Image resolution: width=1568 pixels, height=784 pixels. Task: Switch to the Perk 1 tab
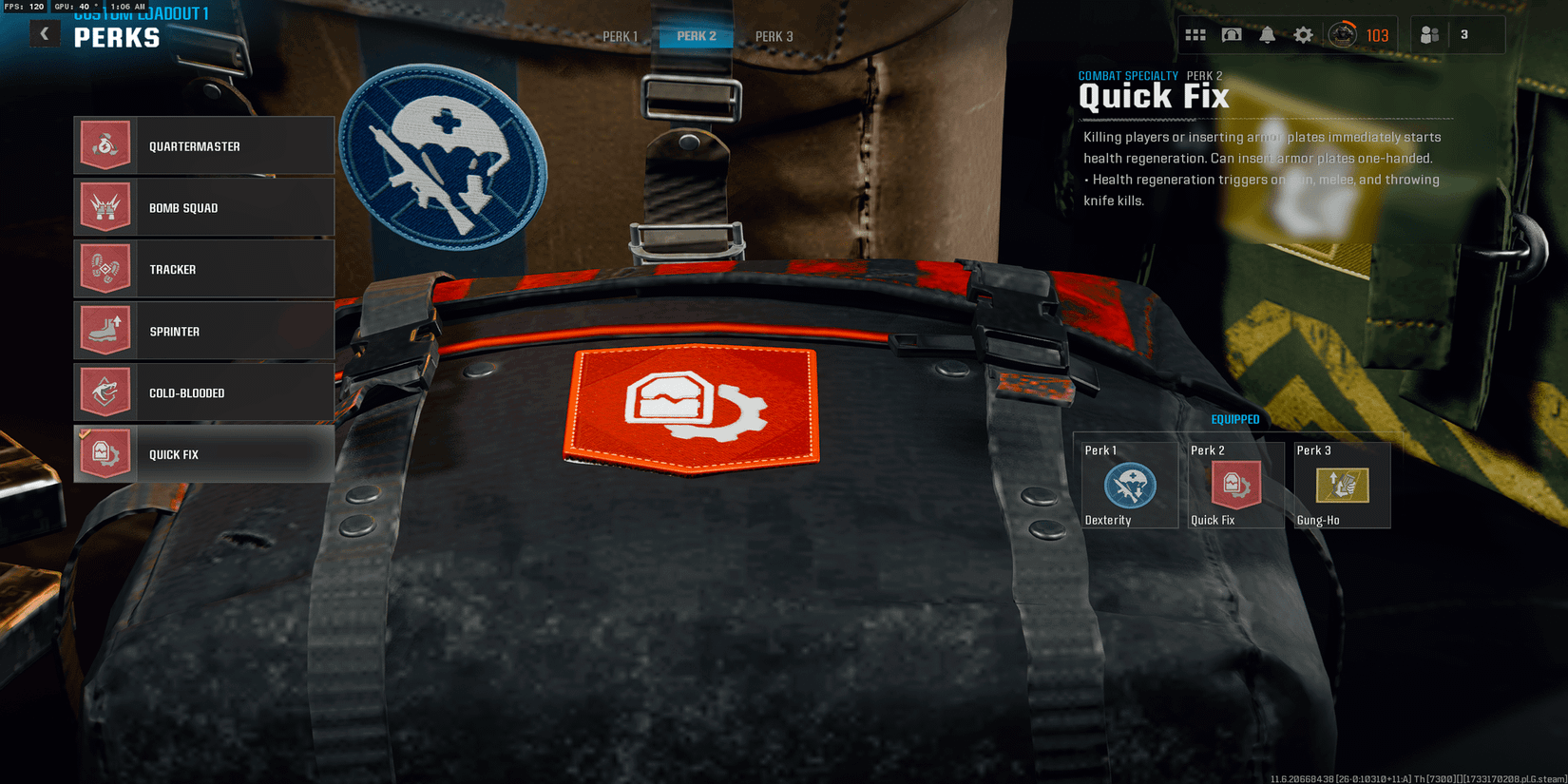tap(620, 36)
